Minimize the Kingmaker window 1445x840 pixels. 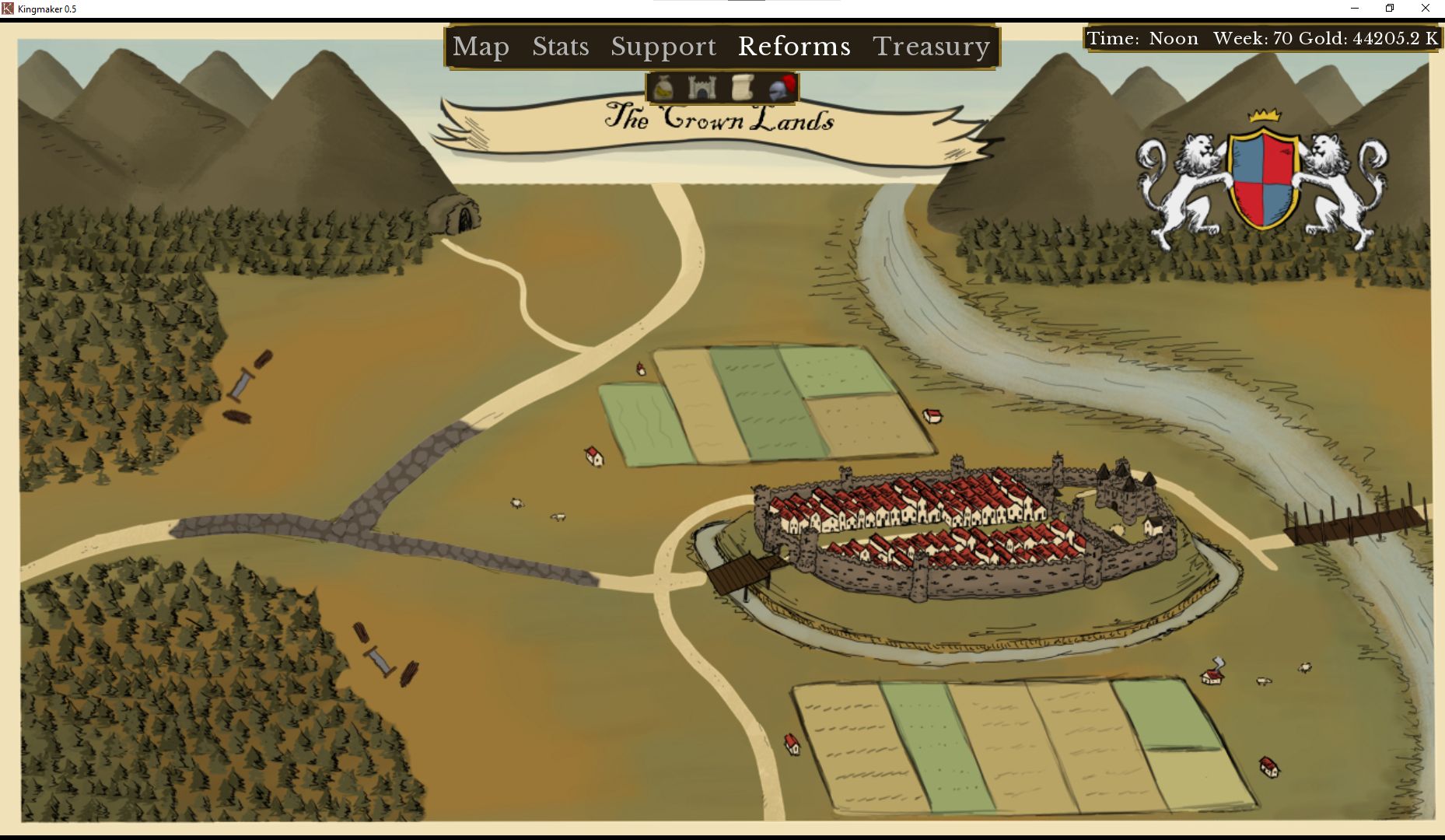pos(1354,9)
